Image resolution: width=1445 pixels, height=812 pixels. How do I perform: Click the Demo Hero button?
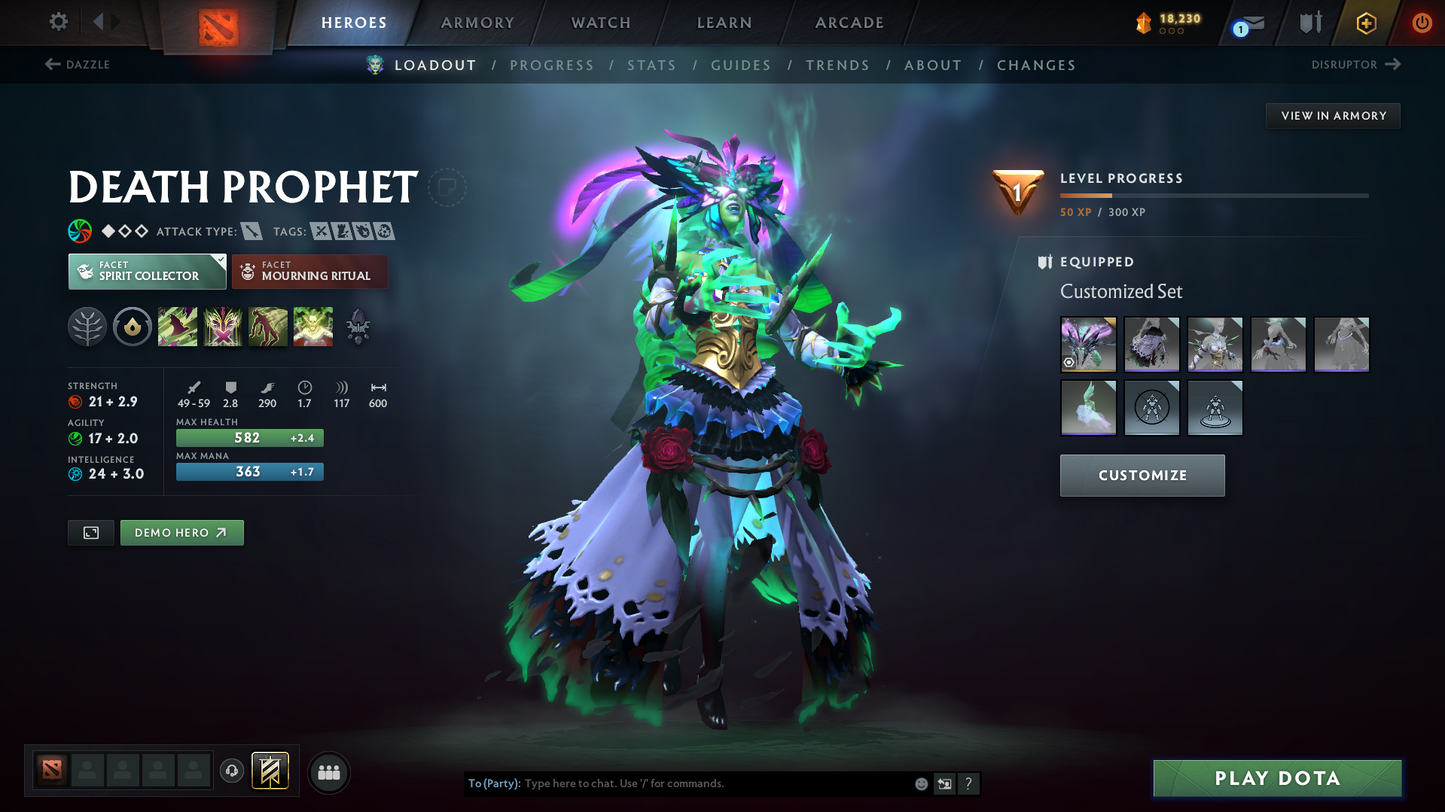click(x=181, y=532)
